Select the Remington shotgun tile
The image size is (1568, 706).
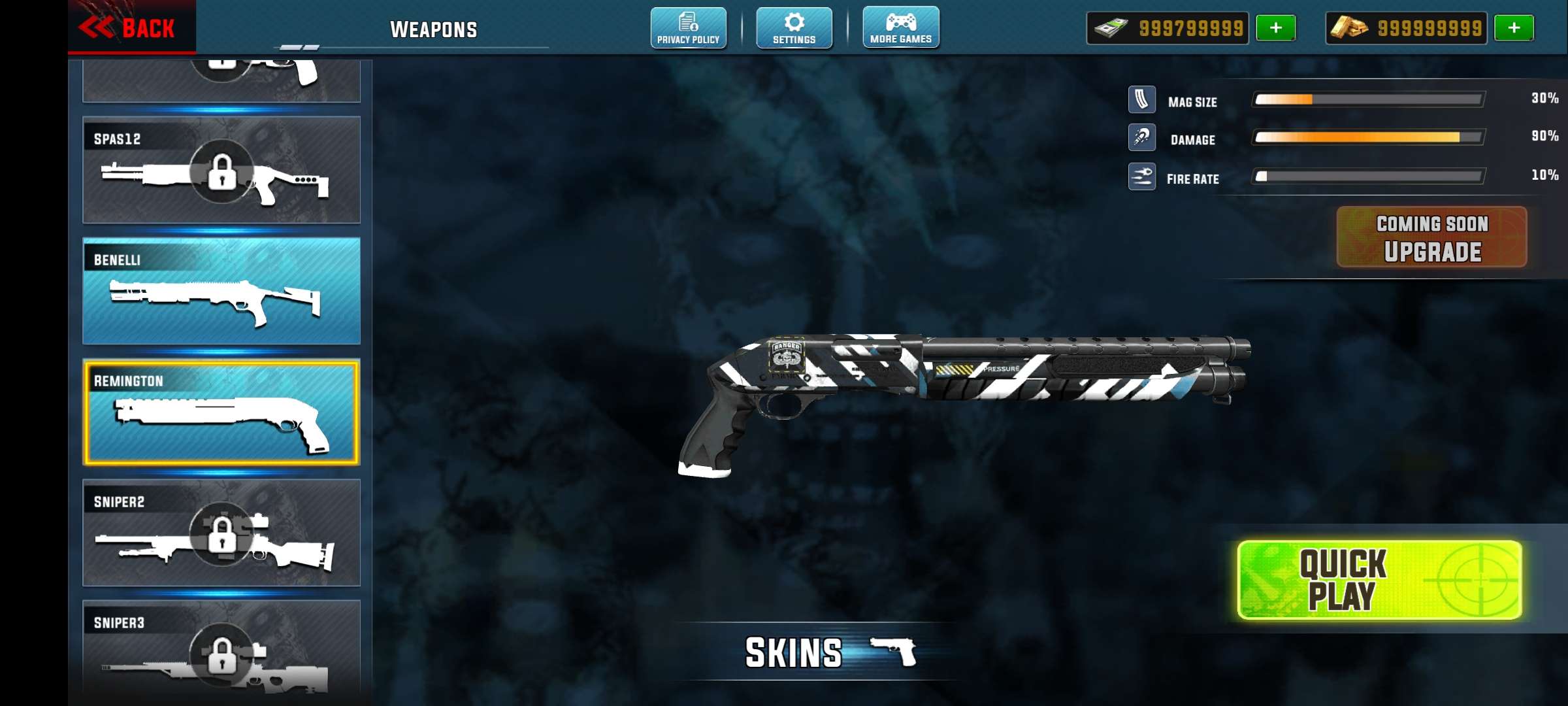pyautogui.click(x=221, y=412)
